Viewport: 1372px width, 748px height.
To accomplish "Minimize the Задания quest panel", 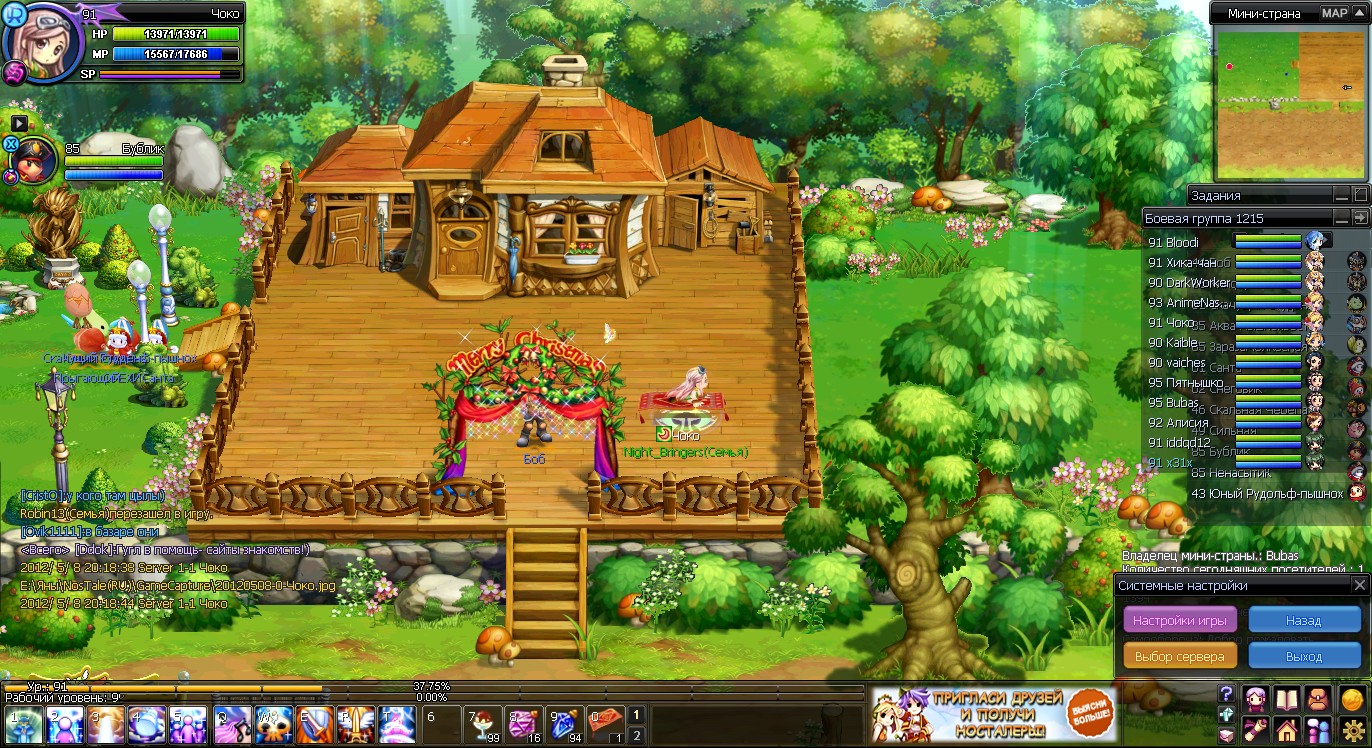I will pos(1341,195).
